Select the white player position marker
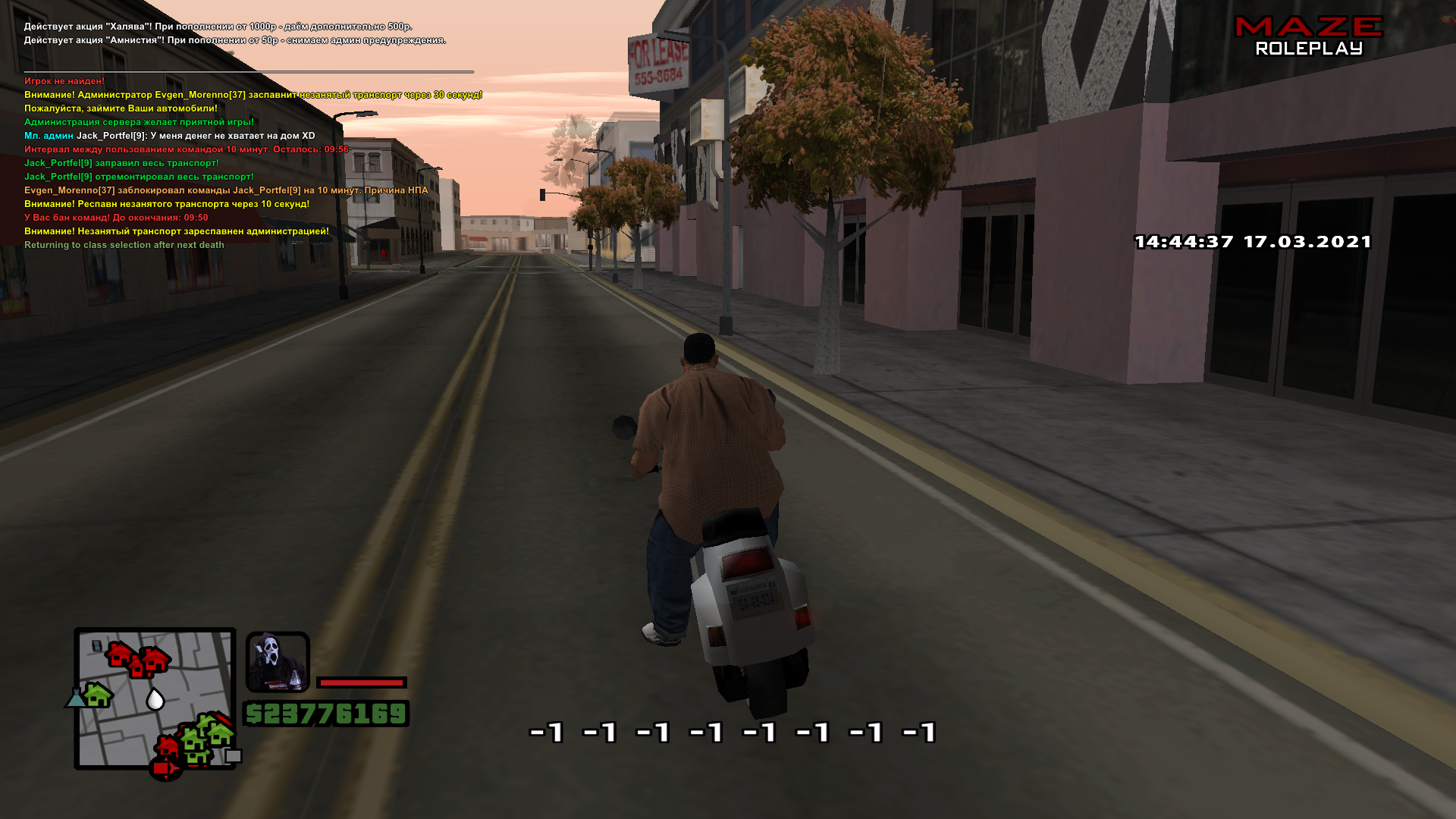Viewport: 1456px width, 819px height. [x=155, y=698]
